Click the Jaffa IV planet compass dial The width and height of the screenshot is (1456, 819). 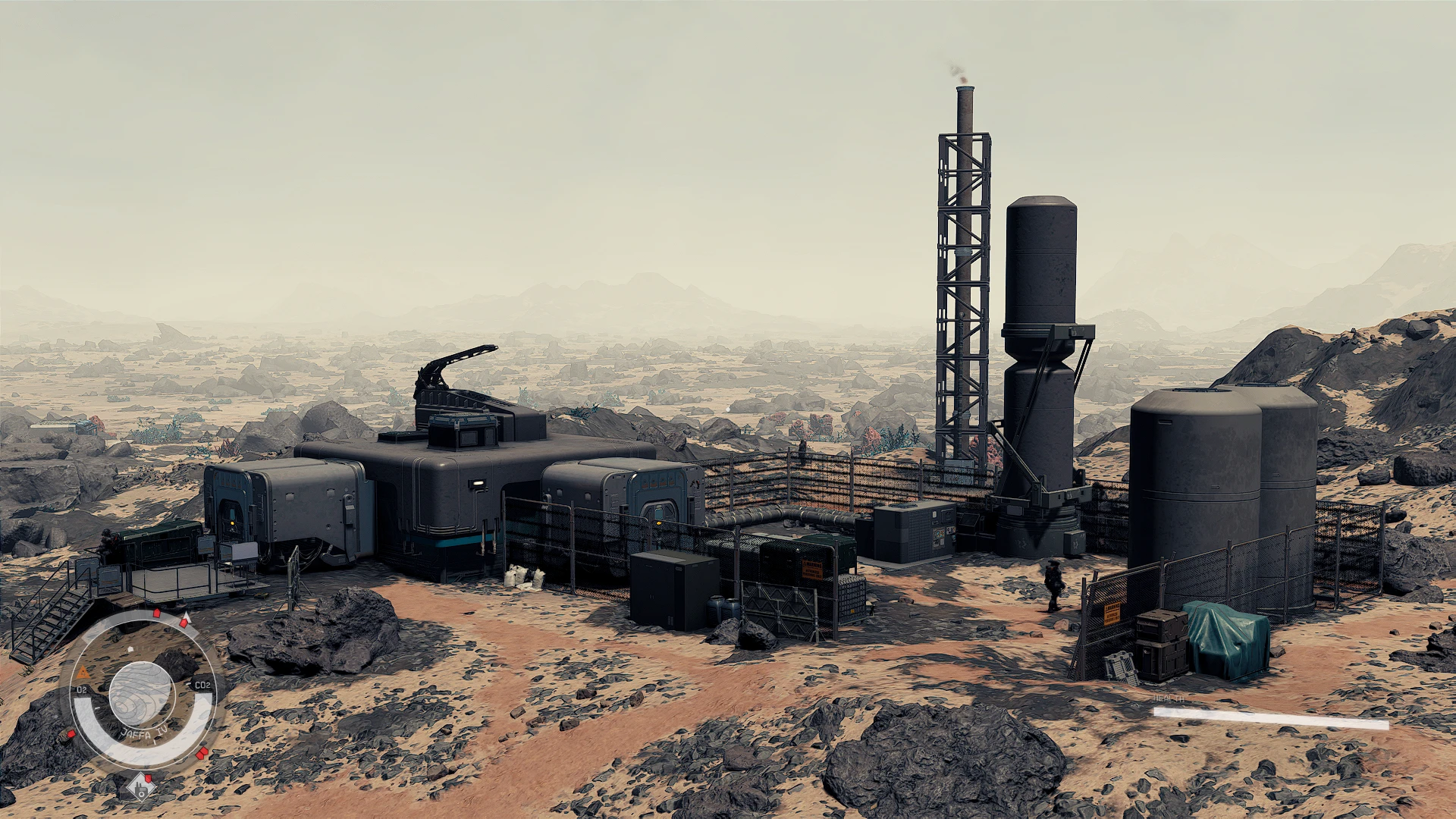[142, 694]
